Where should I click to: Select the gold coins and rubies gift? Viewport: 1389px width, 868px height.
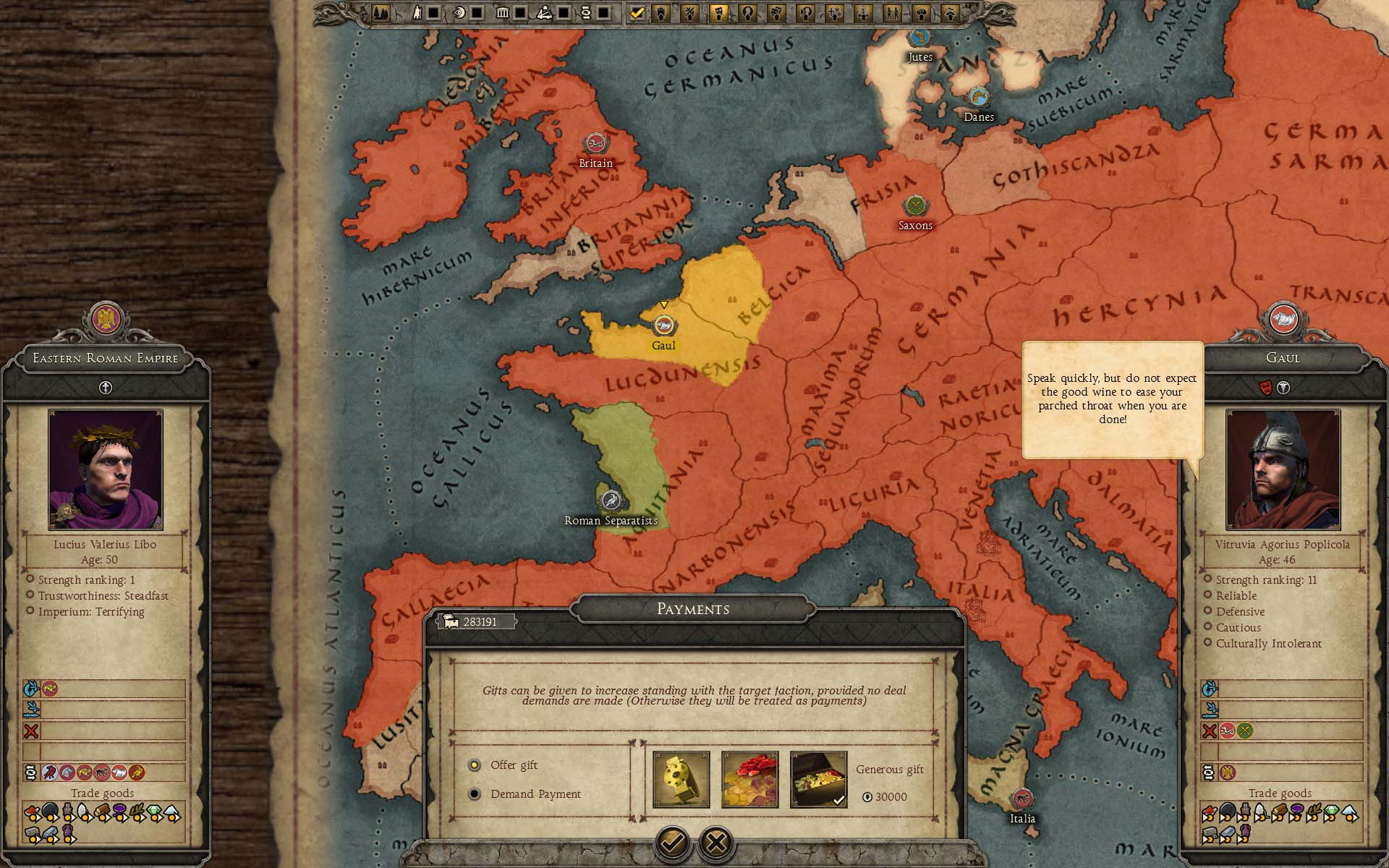(749, 779)
